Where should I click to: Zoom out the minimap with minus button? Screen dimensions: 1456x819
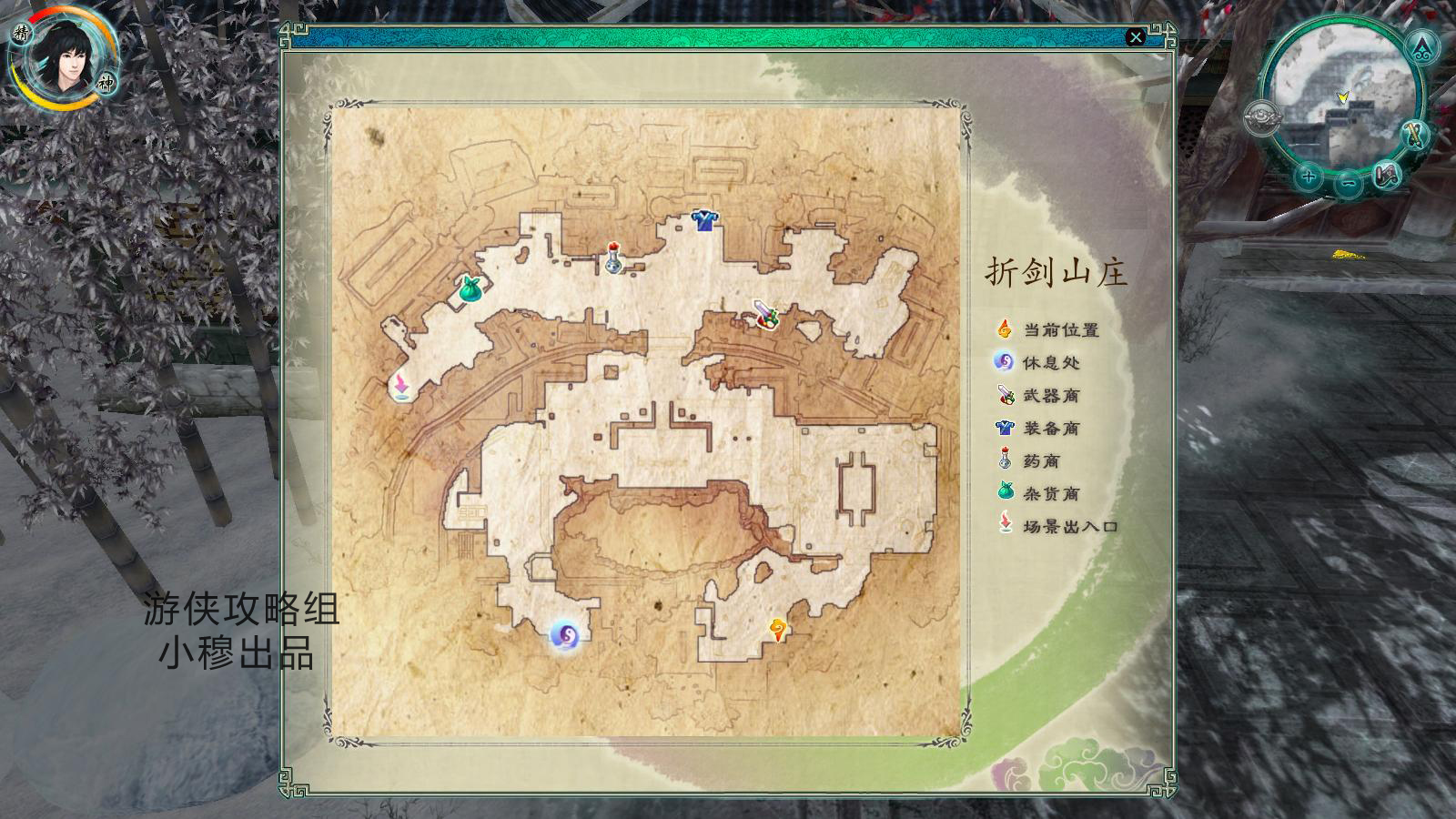pos(1349,183)
